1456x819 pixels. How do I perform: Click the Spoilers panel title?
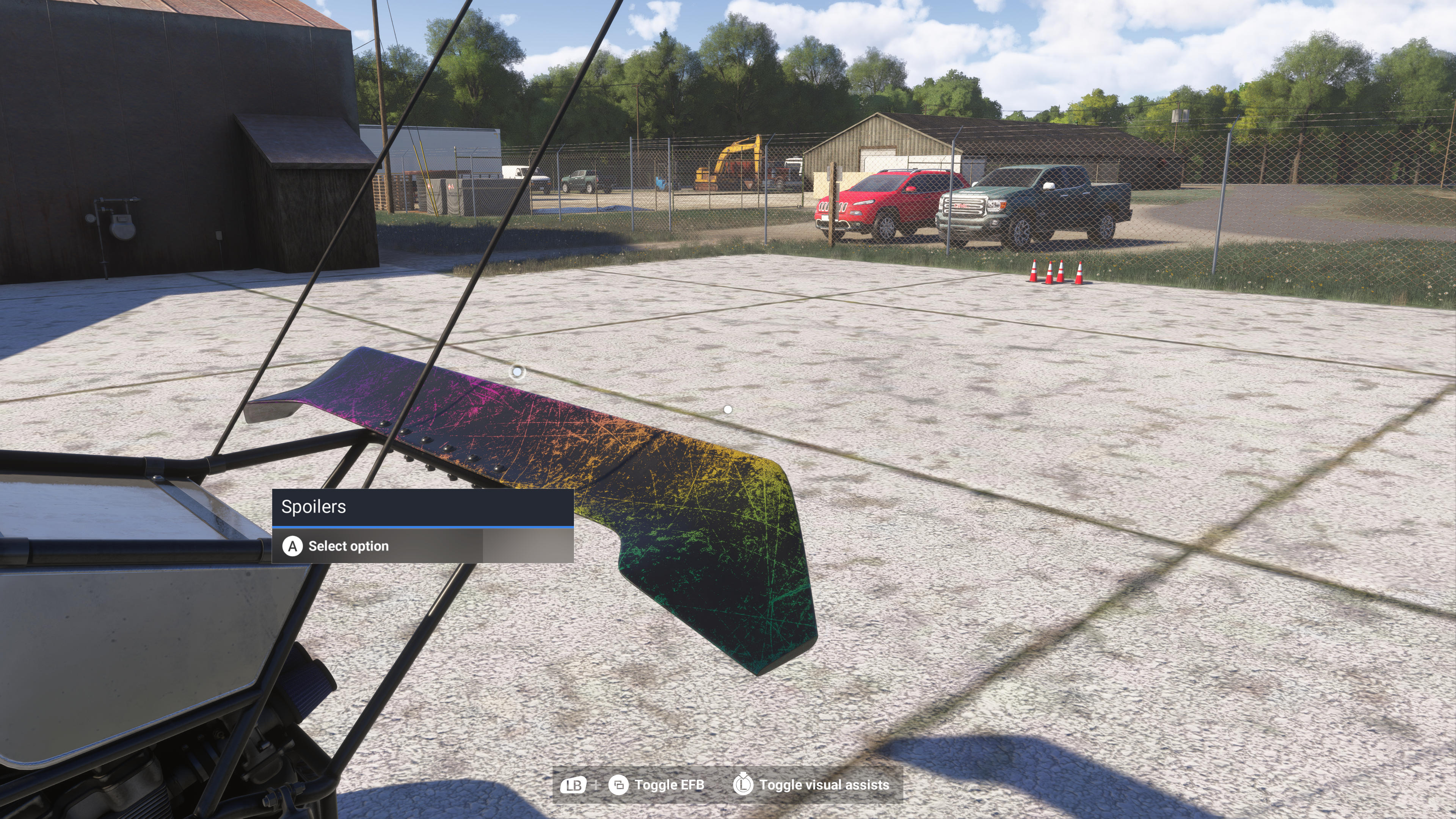(x=314, y=508)
